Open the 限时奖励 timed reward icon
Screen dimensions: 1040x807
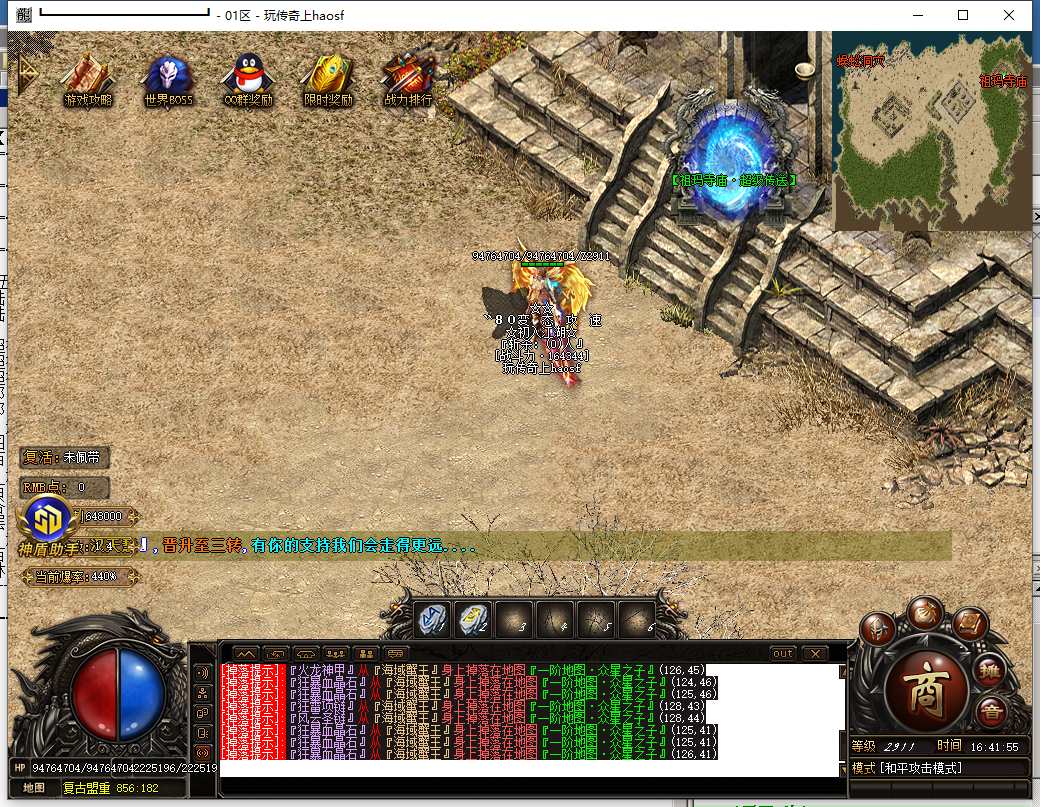point(328,78)
